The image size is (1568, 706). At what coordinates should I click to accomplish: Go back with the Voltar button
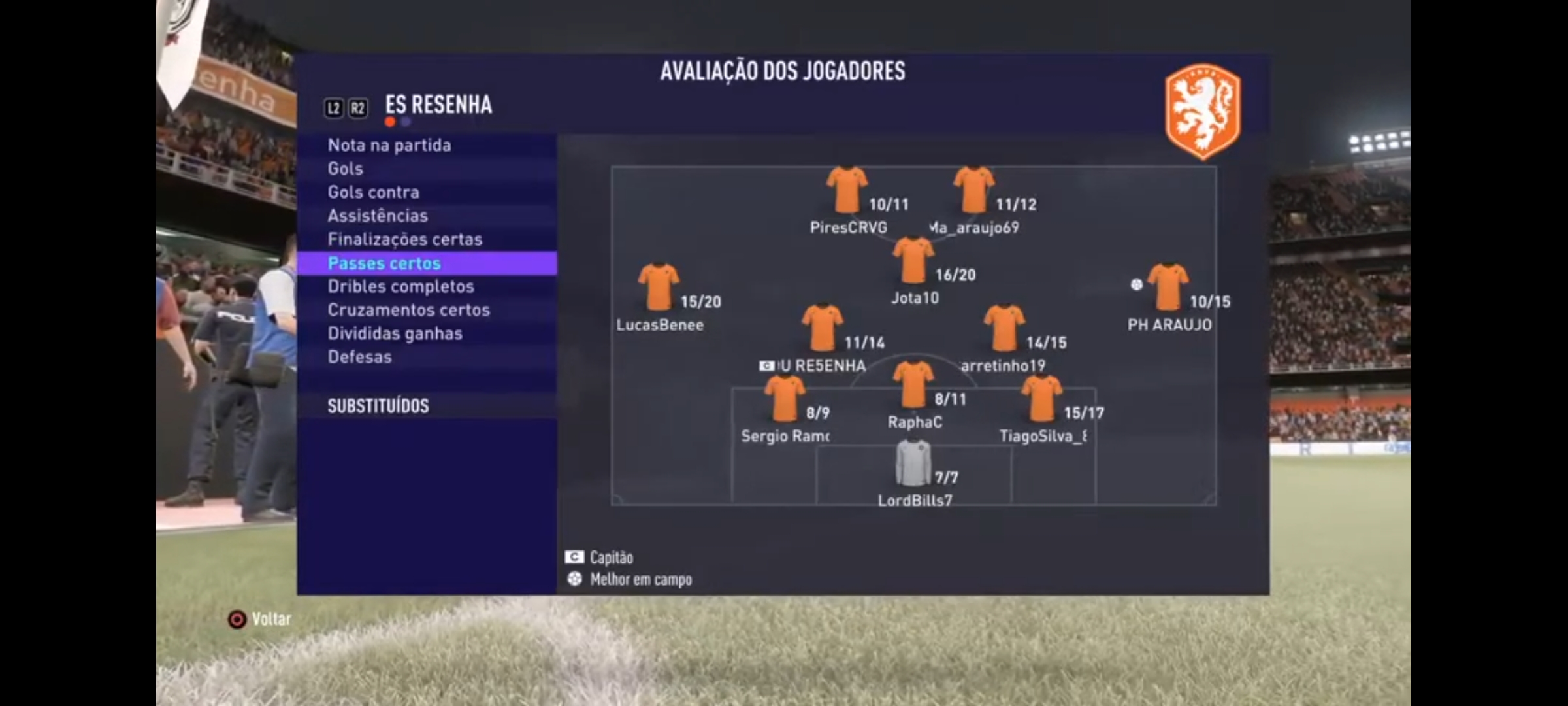(x=260, y=619)
